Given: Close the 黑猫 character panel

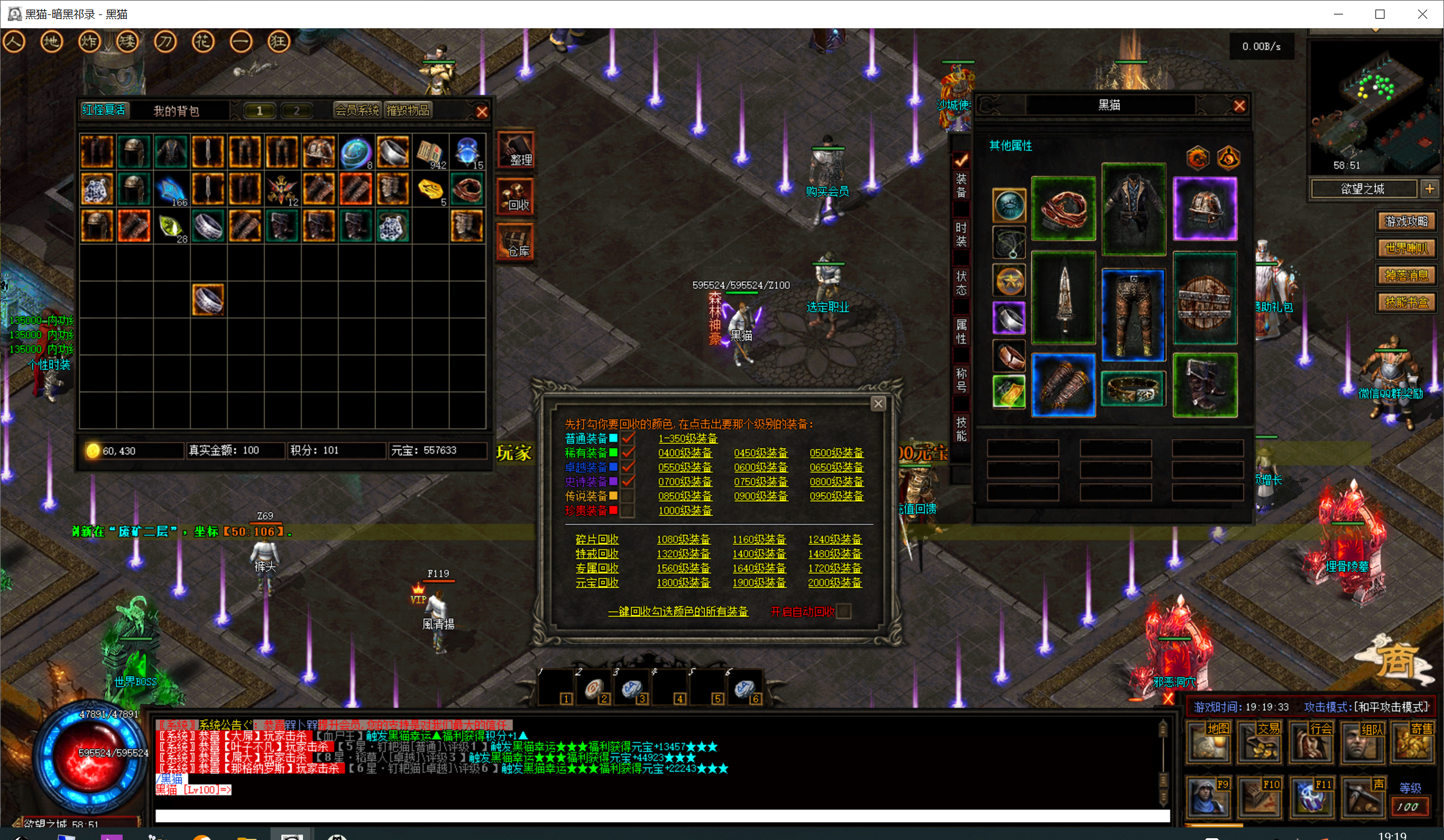Looking at the screenshot, I should point(1239,106).
